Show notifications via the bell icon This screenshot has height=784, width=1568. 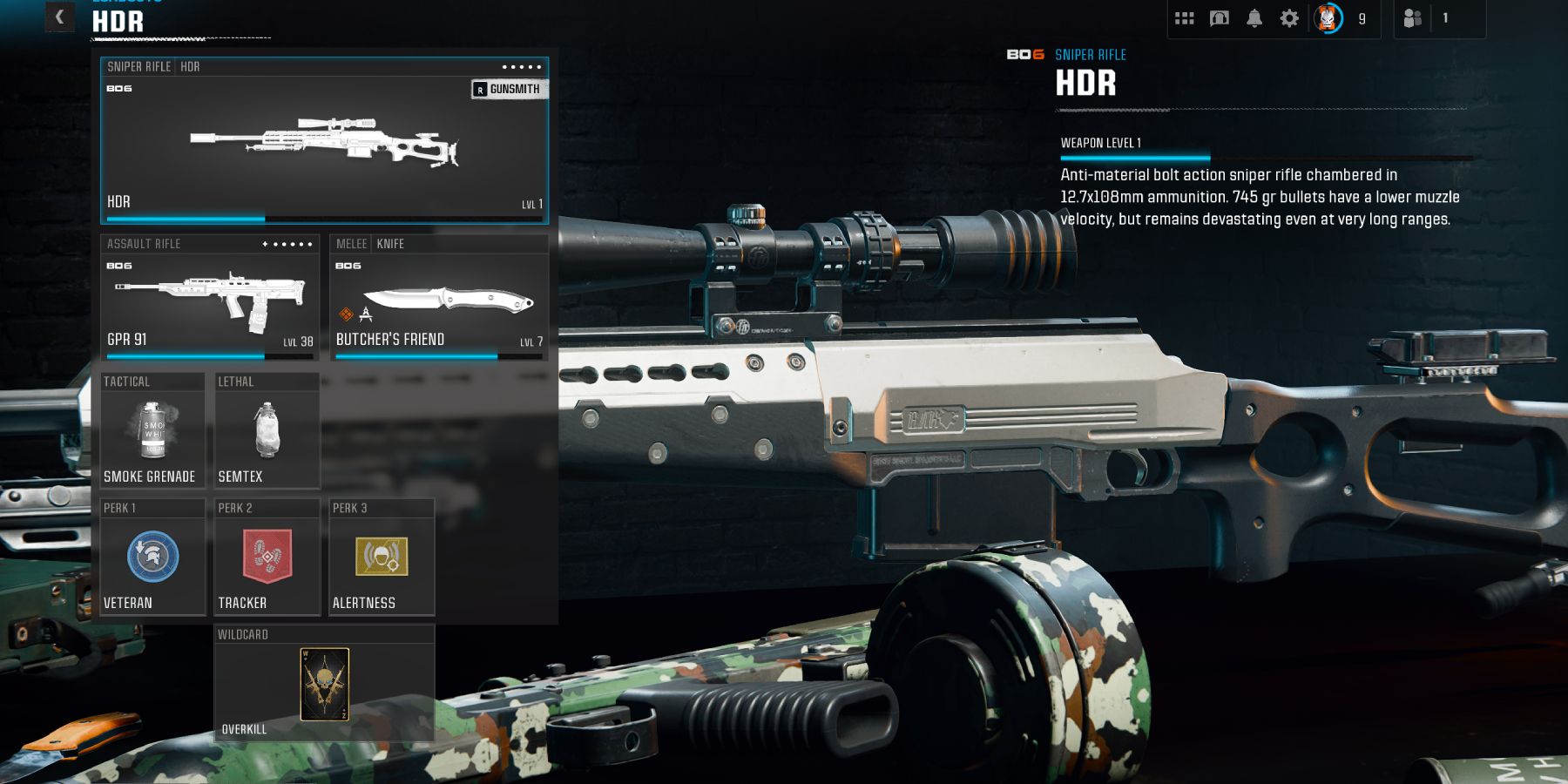click(x=1254, y=18)
